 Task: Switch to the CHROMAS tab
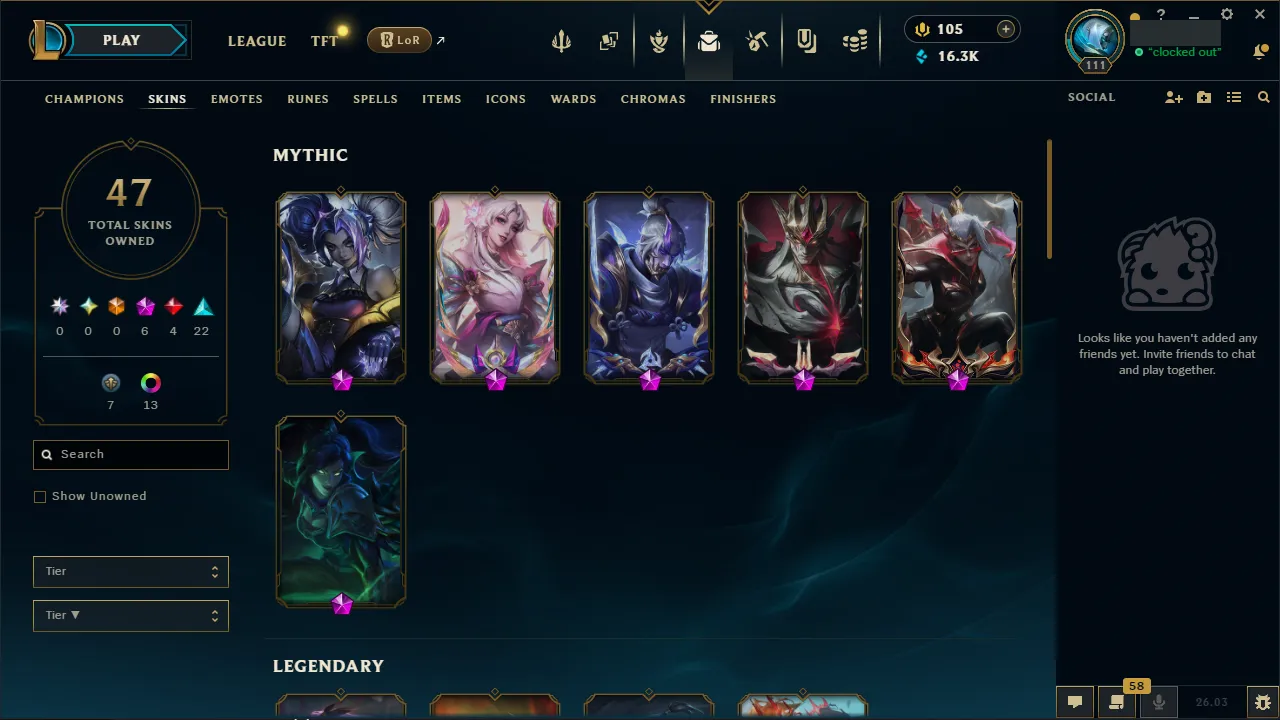653,99
